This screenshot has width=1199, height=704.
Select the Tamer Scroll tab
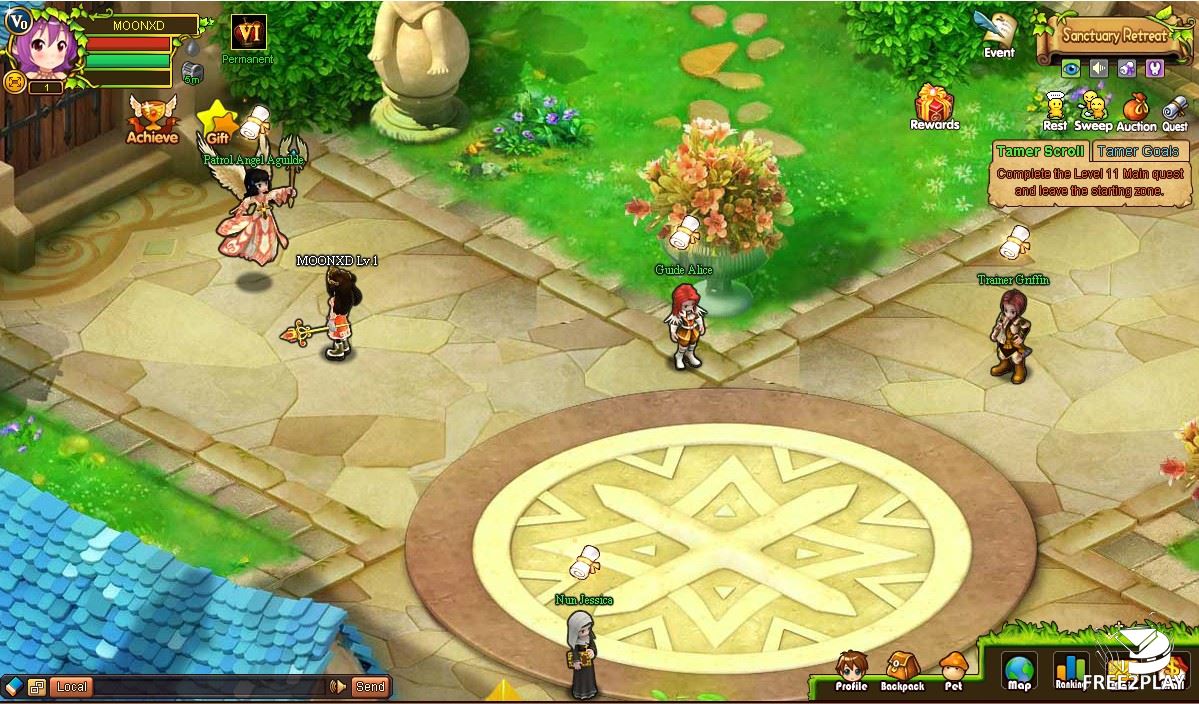(x=1039, y=151)
